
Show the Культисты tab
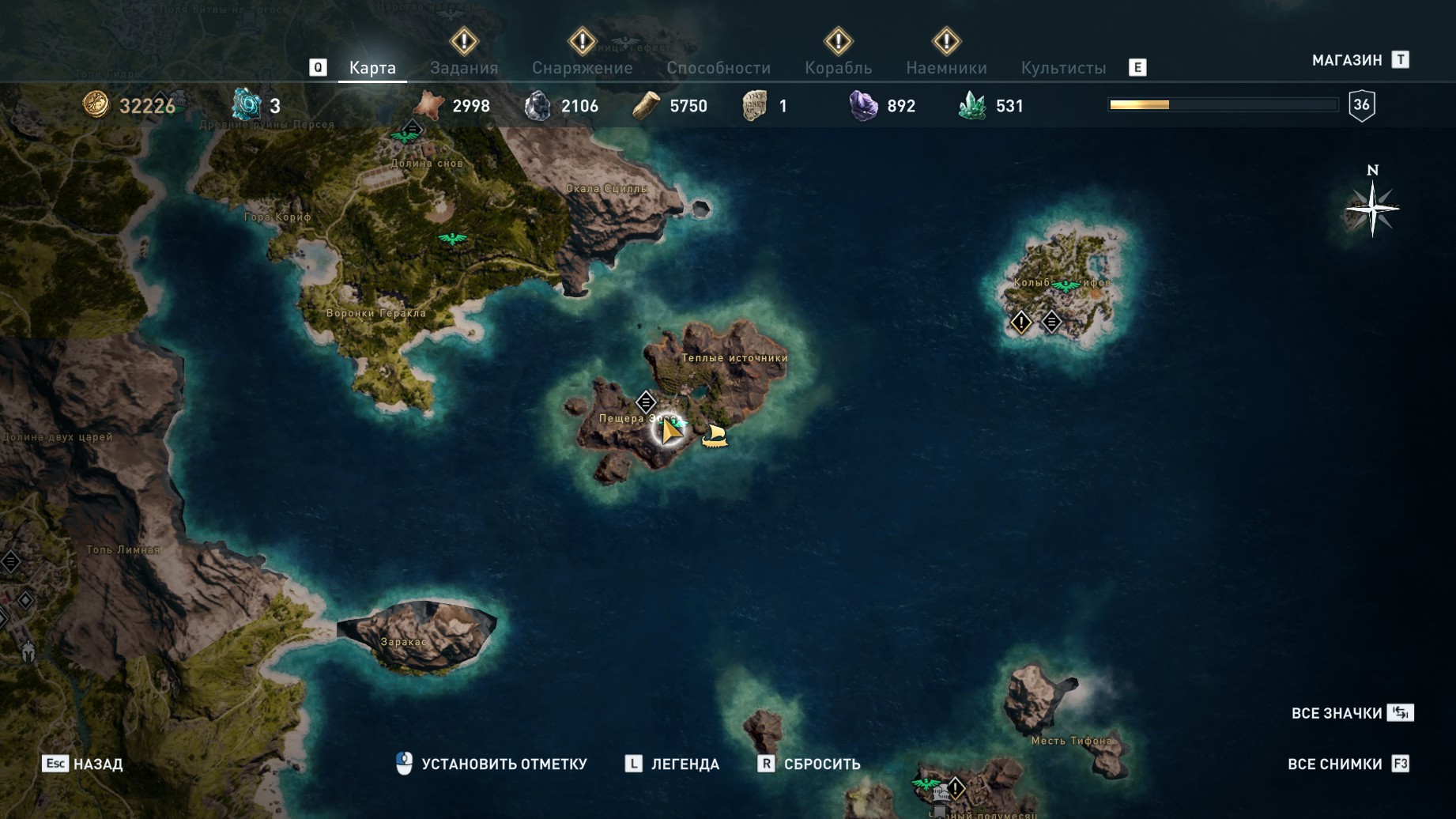pyautogui.click(x=1063, y=68)
